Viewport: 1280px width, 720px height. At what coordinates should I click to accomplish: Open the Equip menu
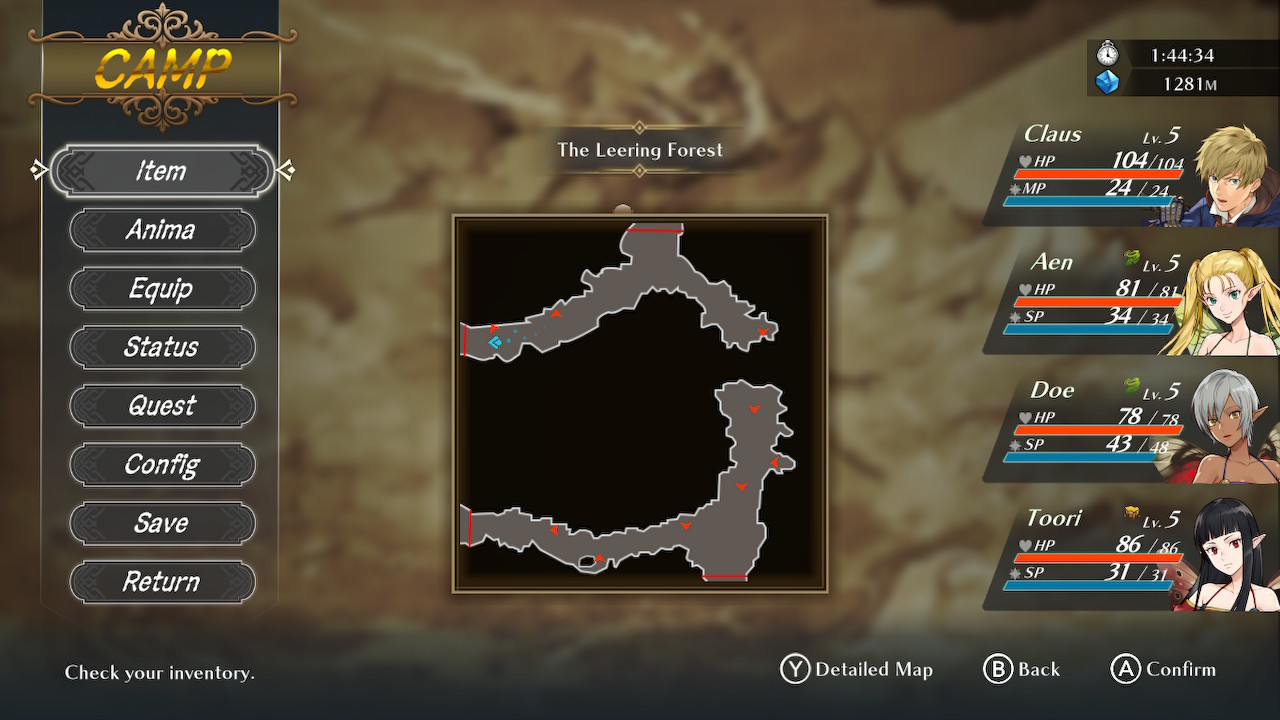(162, 289)
